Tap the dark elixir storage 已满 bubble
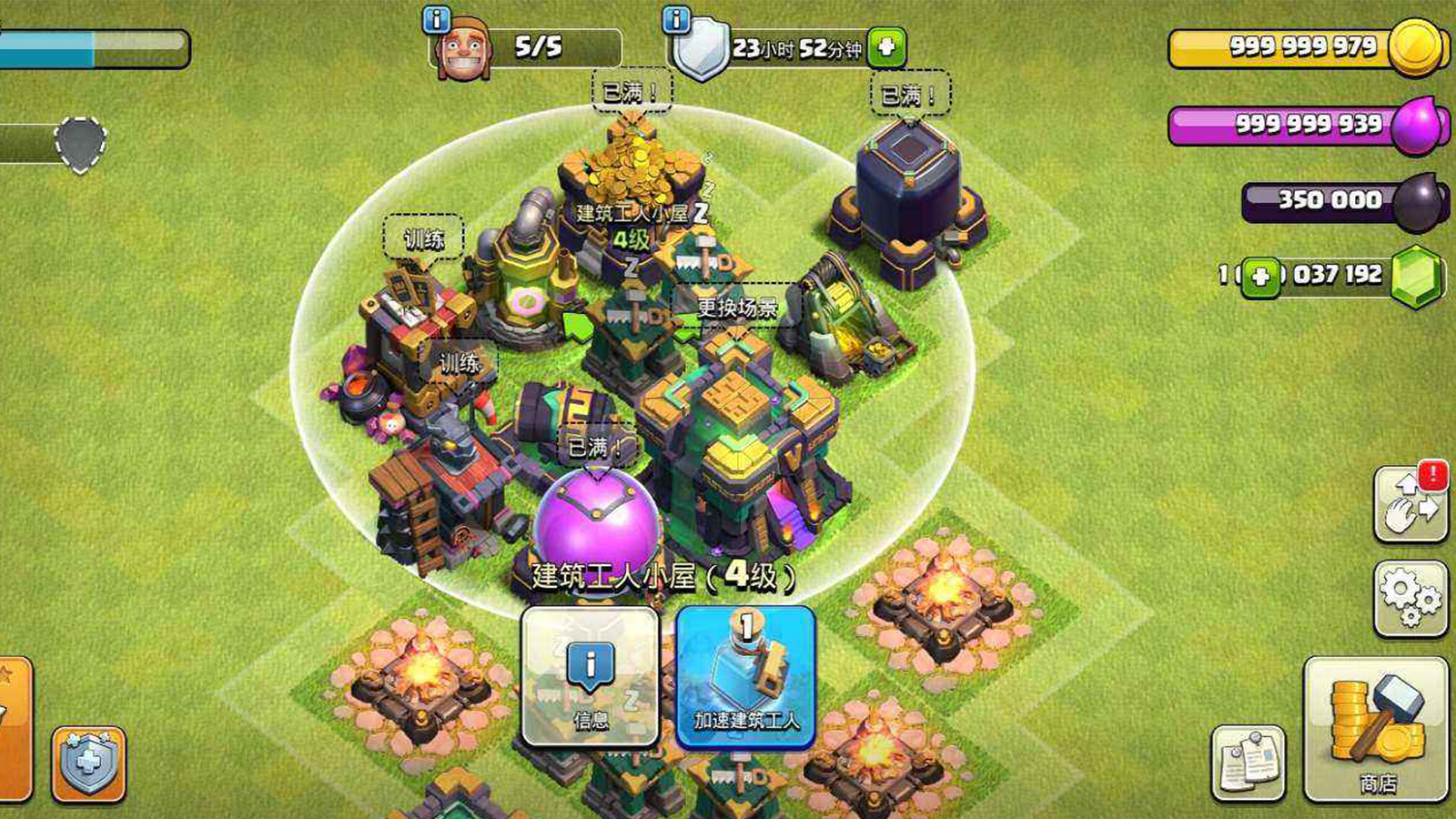Image resolution: width=1456 pixels, height=819 pixels. coord(910,95)
